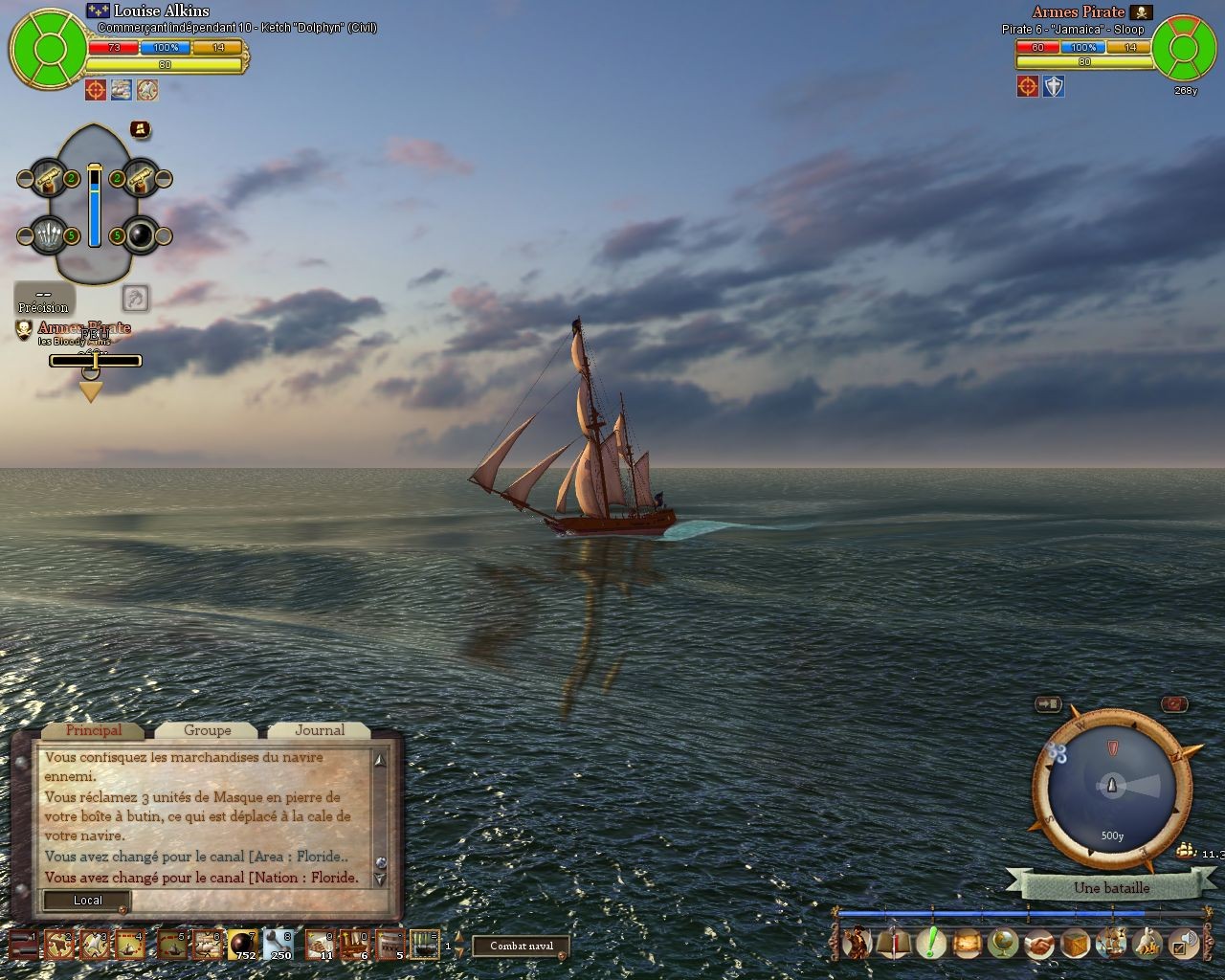Click the exit battle arrow button above the compass
The width and height of the screenshot is (1225, 980).
click(x=1049, y=704)
